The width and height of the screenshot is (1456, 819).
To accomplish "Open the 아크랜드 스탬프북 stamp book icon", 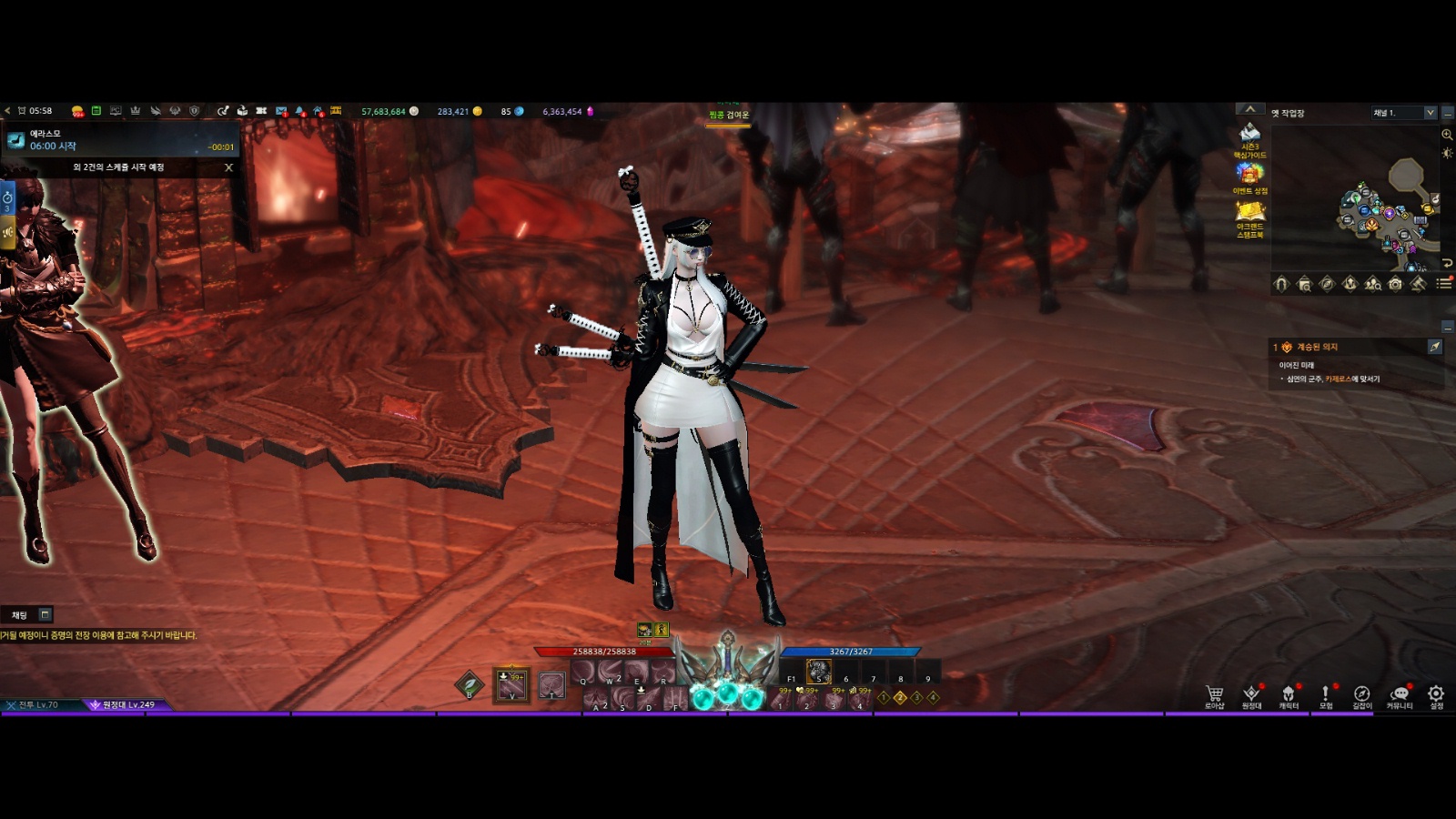I will point(1249,218).
